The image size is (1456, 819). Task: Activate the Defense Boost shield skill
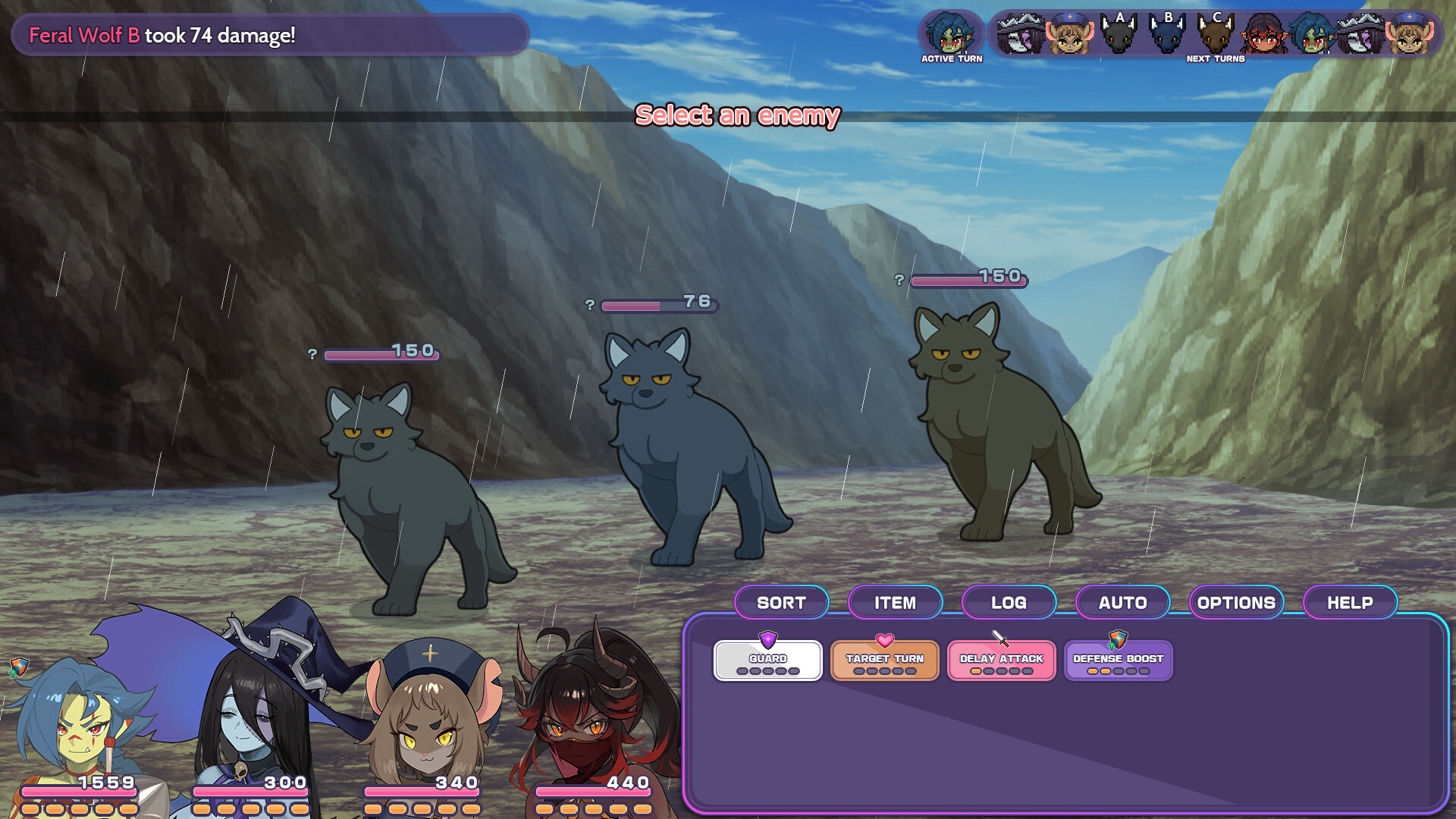coord(1117,658)
